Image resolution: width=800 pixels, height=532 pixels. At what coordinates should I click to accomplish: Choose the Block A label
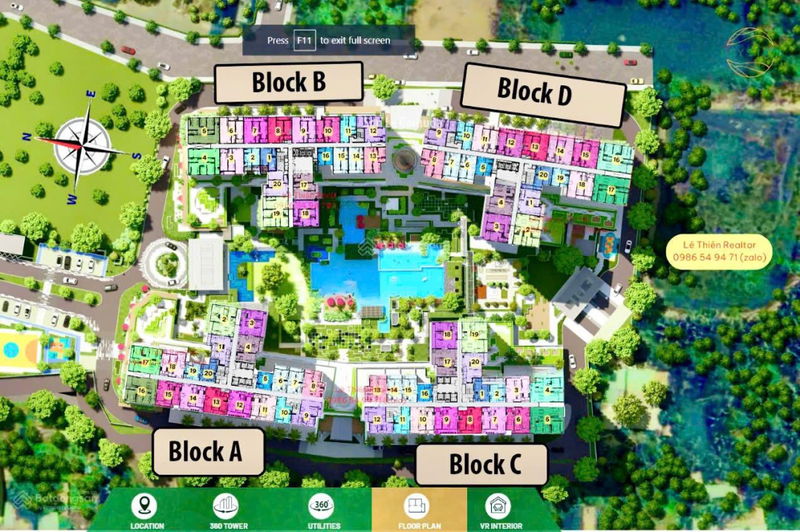[x=206, y=451]
